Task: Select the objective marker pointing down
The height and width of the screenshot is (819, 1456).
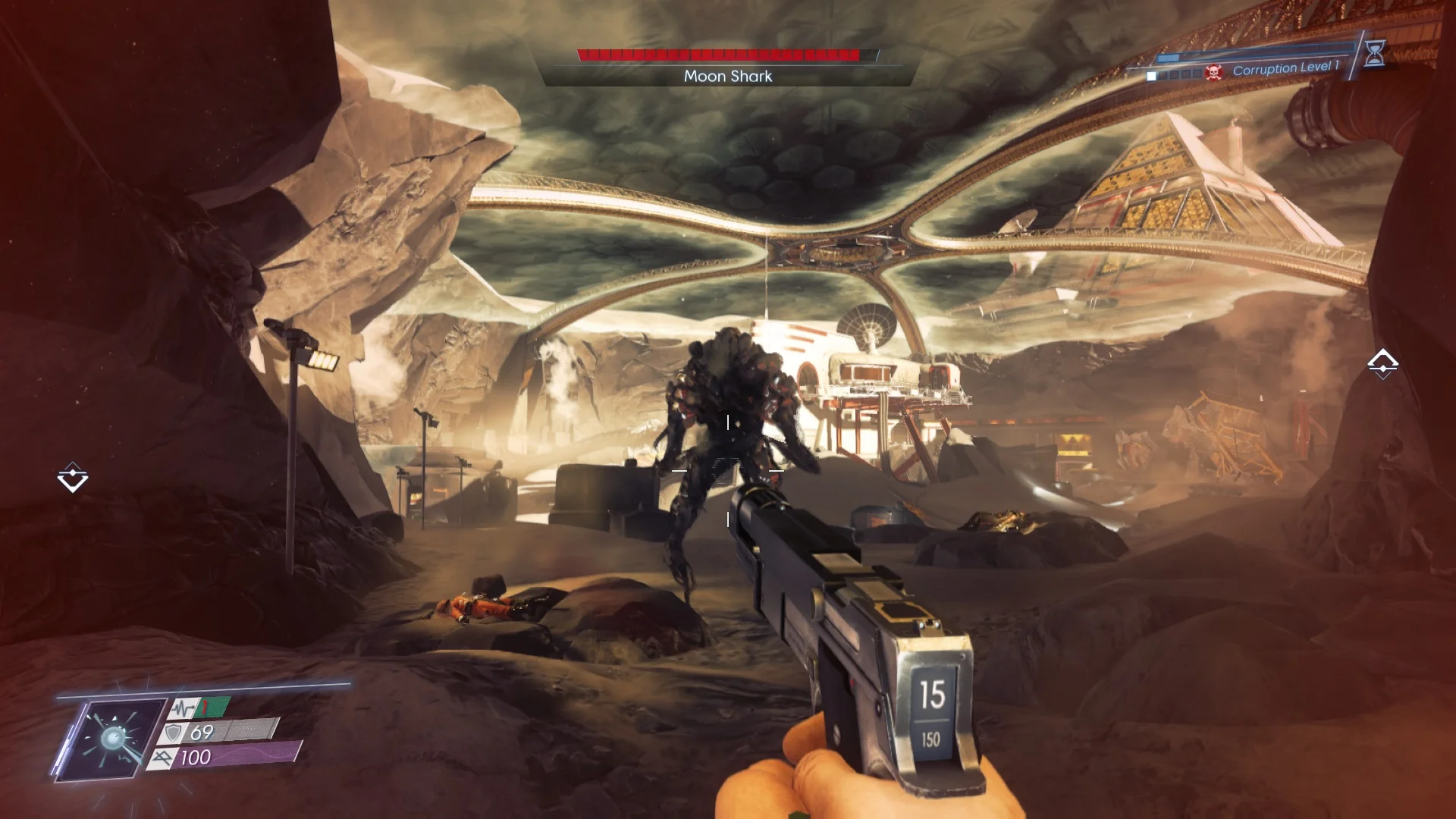Action: point(73,478)
